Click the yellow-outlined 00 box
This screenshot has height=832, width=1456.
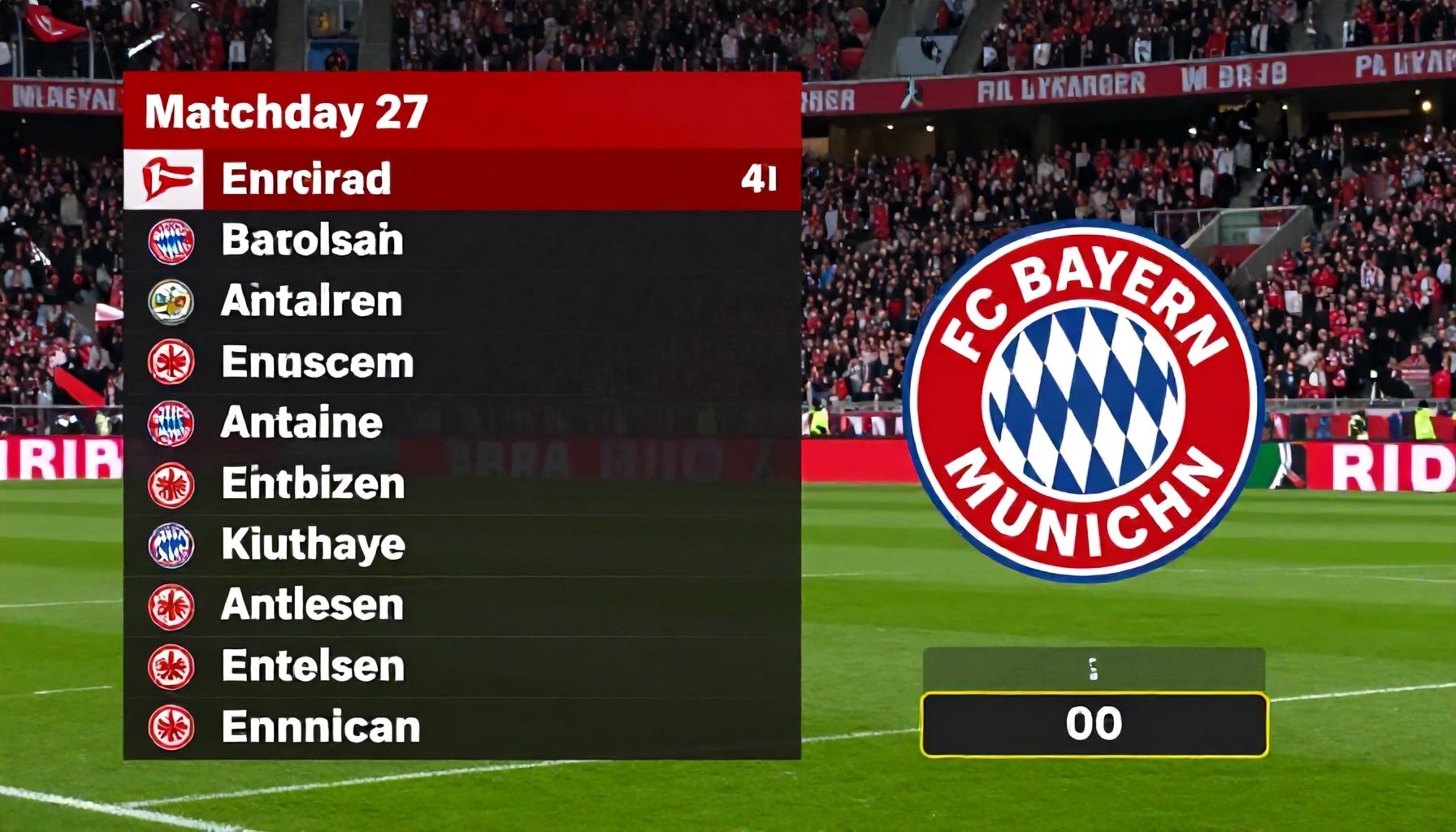(1094, 724)
